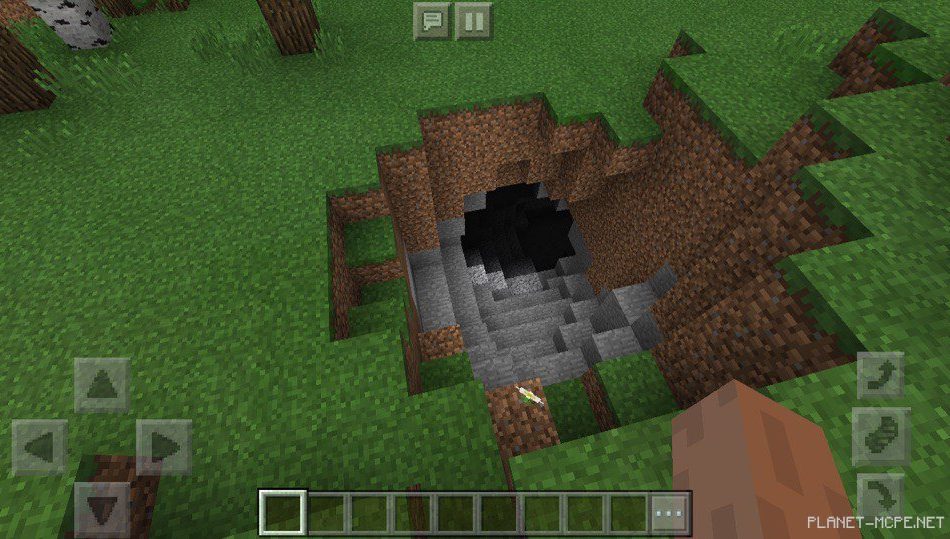Viewport: 950px width, 539px height.
Task: Open inventory with the three-dots button
Action: coord(670,514)
